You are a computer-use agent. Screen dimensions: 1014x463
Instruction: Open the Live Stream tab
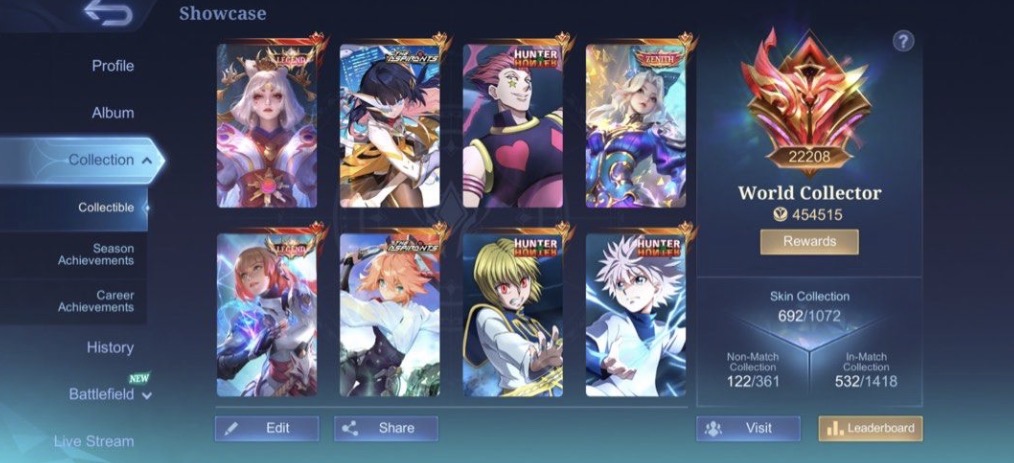(x=94, y=441)
